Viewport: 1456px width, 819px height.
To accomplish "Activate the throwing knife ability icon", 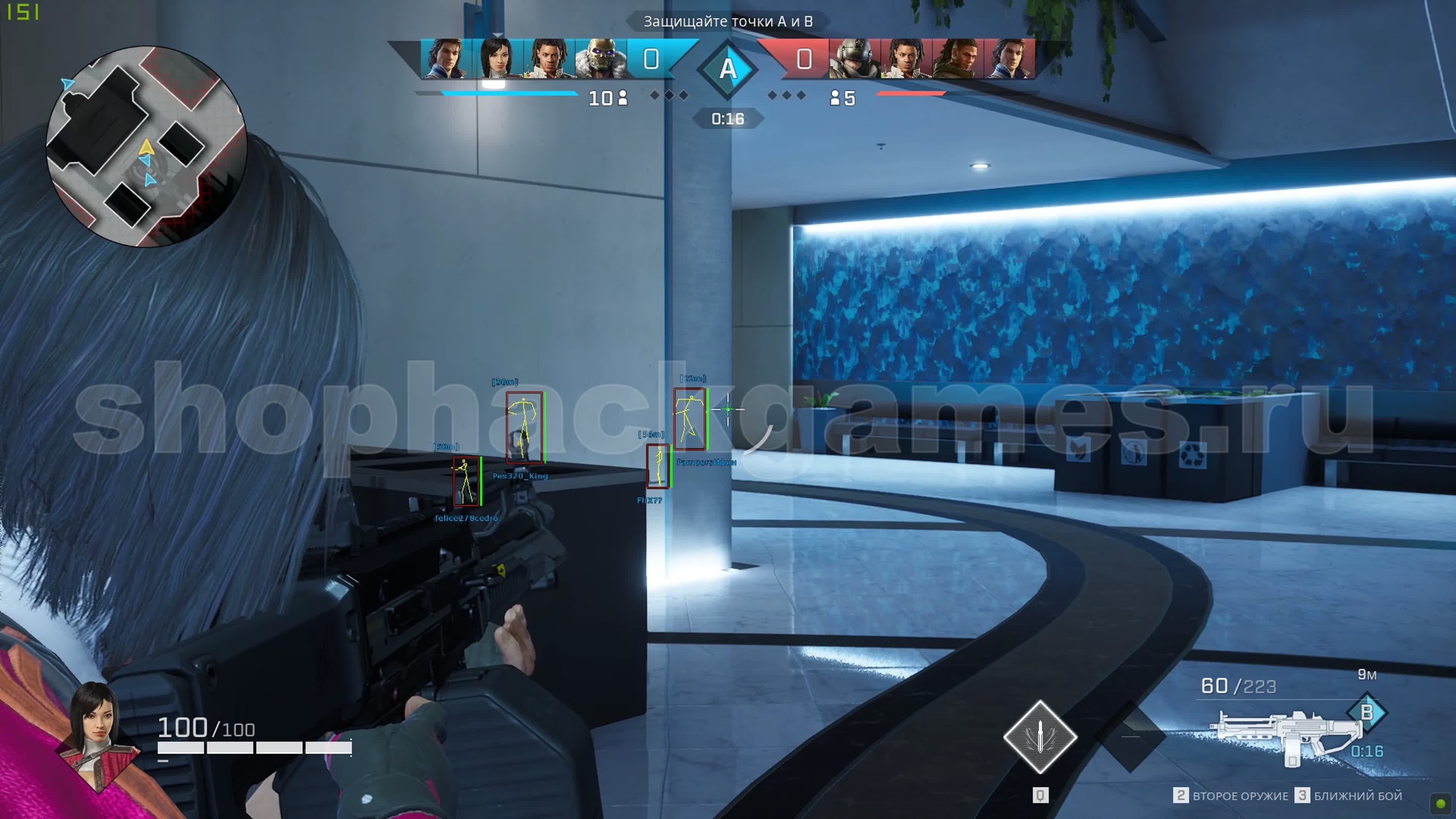I will (x=1040, y=736).
